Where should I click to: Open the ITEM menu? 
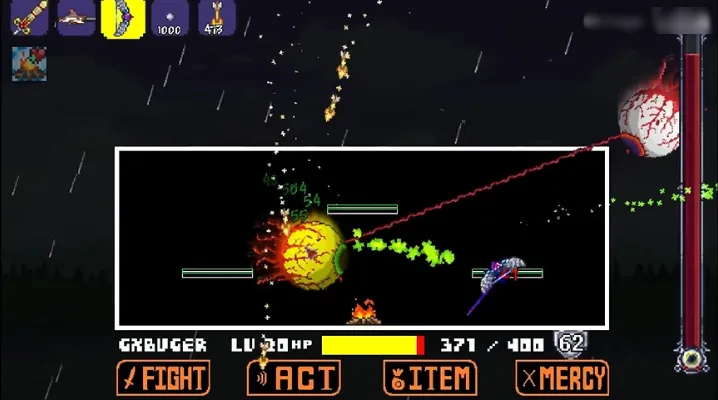click(429, 378)
